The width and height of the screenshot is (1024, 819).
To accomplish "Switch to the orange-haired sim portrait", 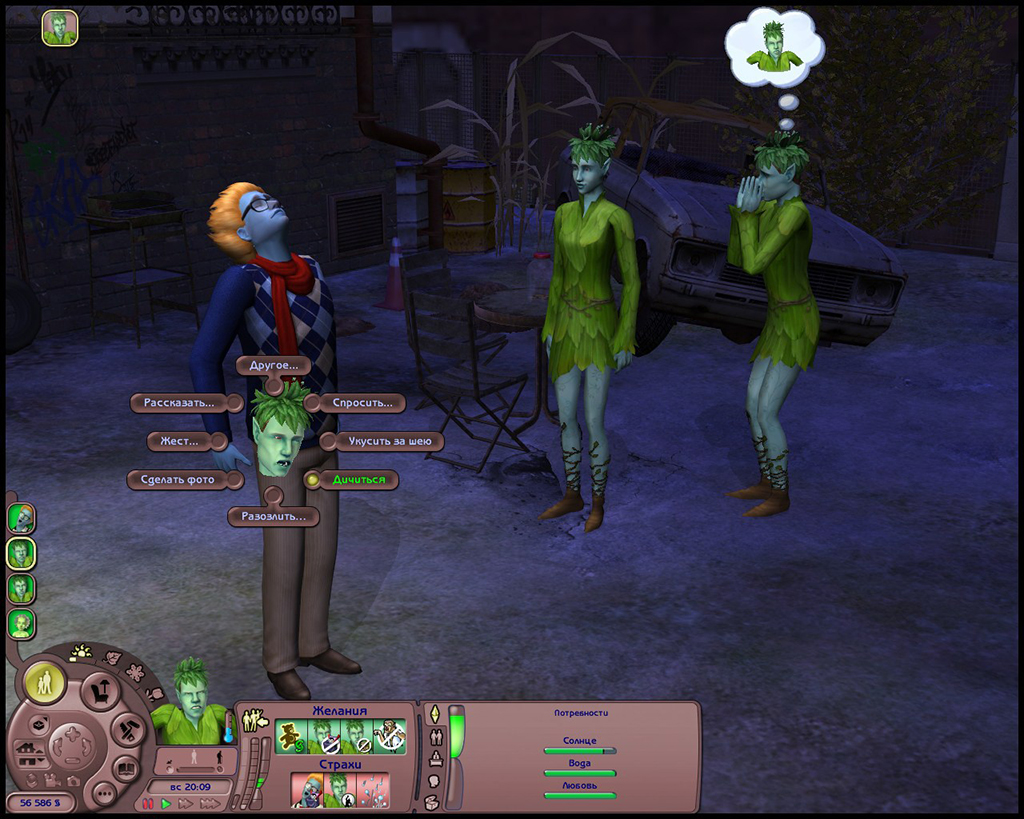I will click(21, 518).
